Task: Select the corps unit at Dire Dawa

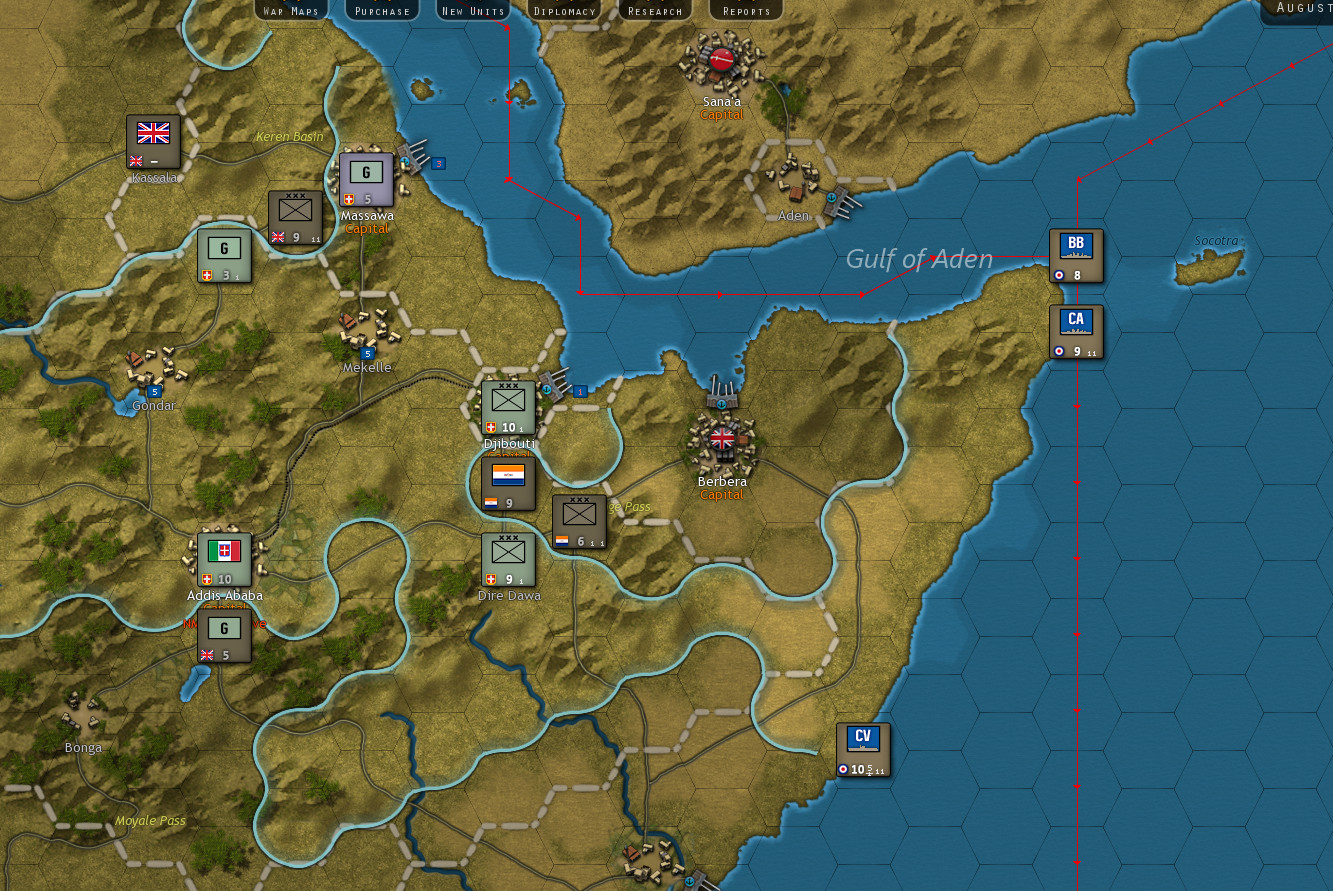Action: coord(508,560)
